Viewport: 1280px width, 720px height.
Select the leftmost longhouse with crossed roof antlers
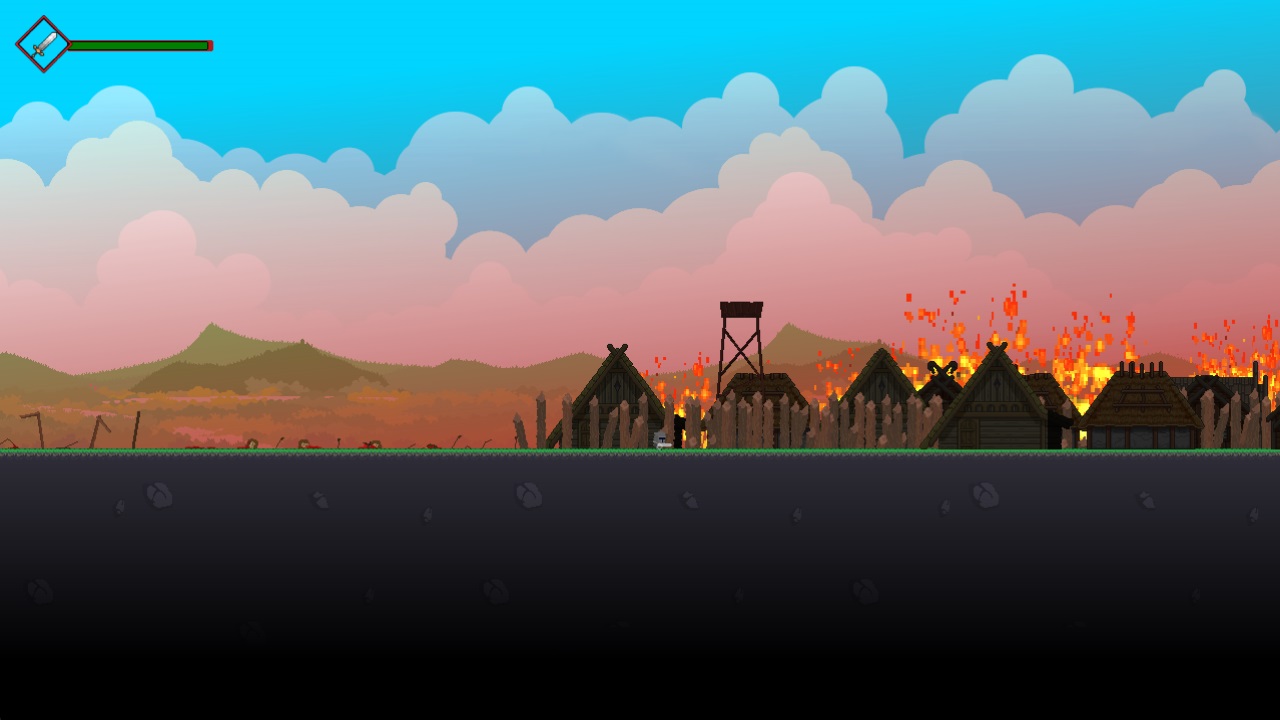tap(615, 400)
